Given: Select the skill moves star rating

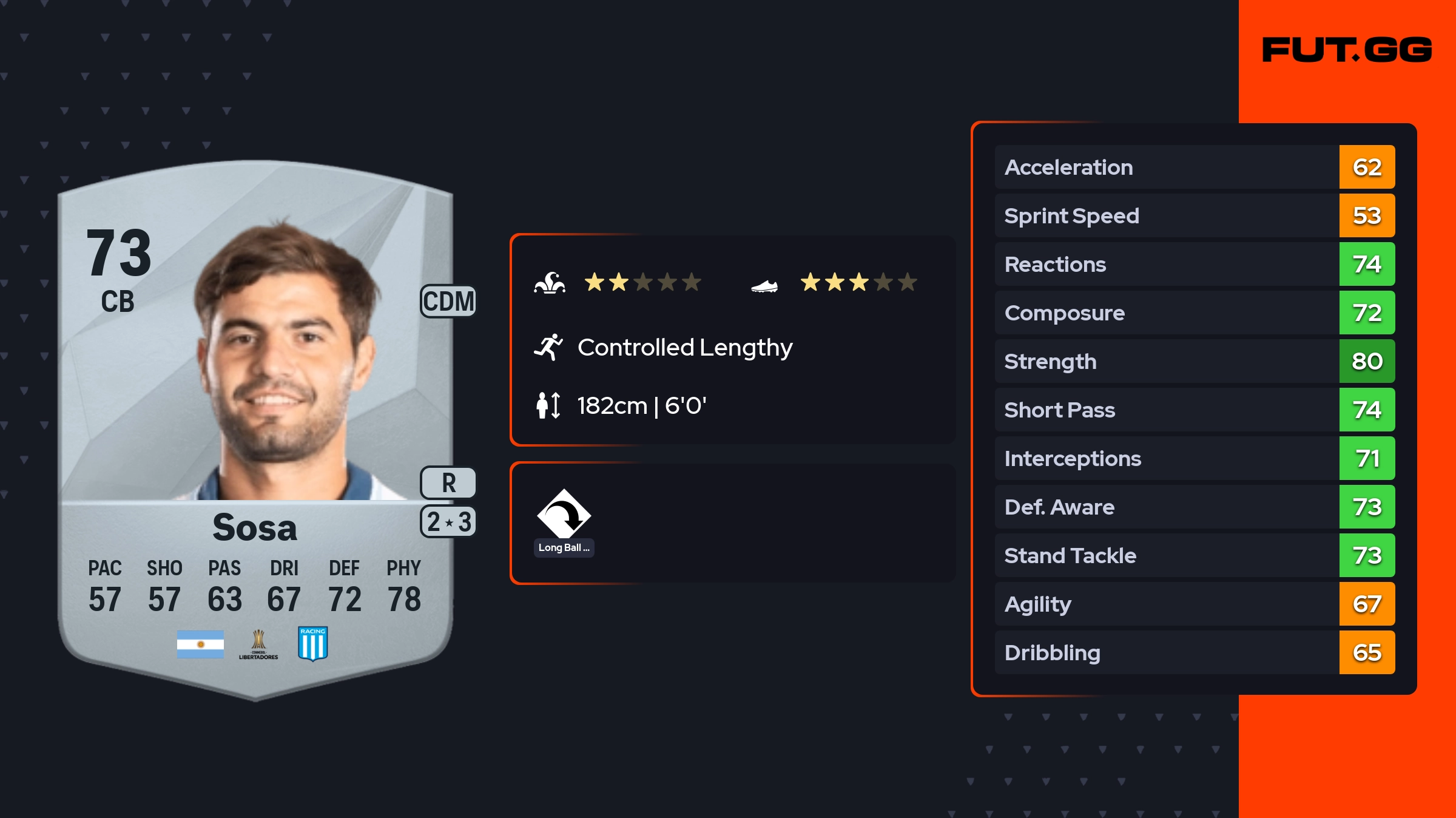Looking at the screenshot, I should tap(642, 282).
